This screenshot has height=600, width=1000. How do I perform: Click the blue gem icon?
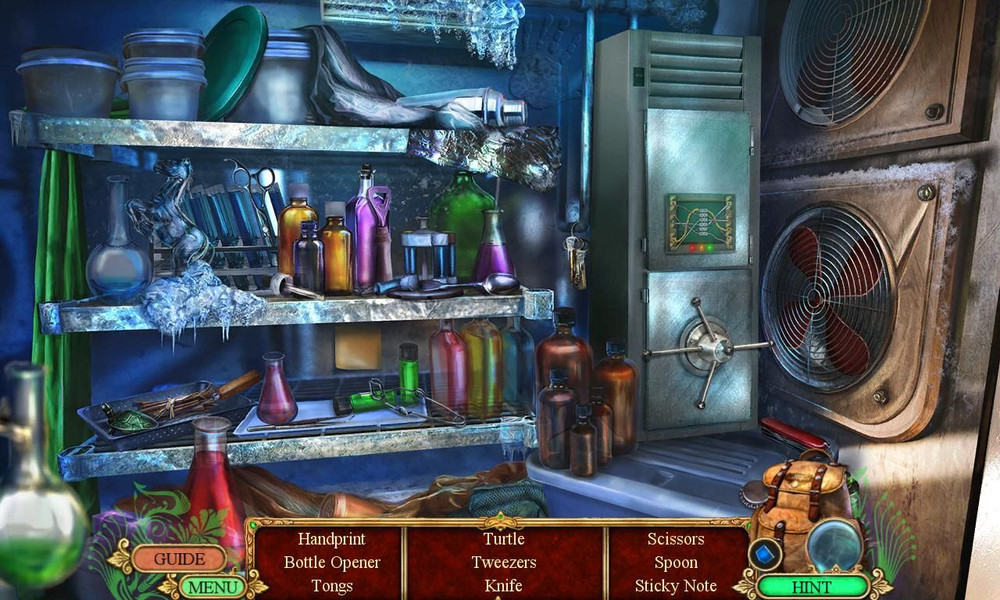point(766,553)
